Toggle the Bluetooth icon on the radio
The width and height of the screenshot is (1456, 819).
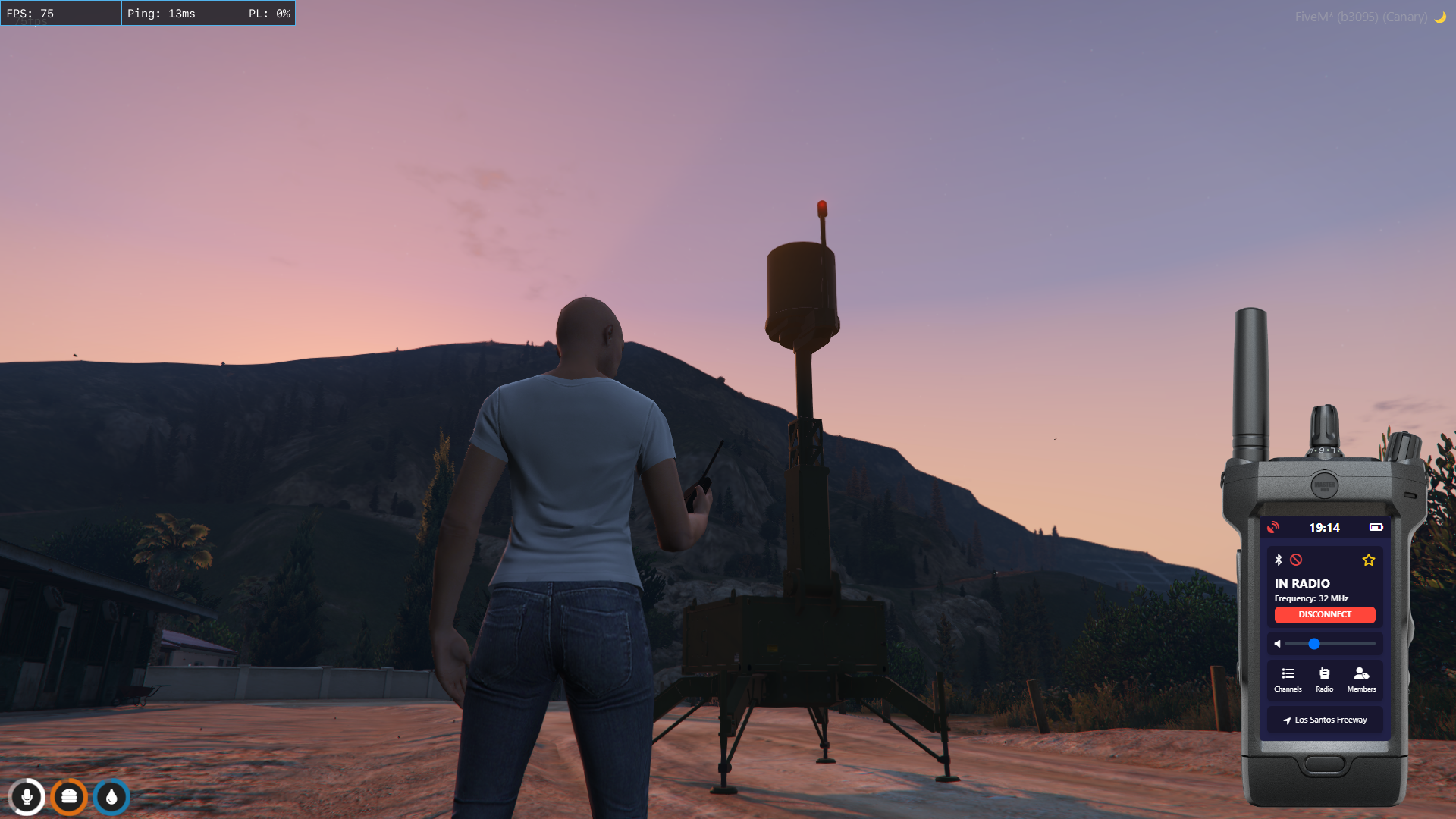[x=1279, y=560]
